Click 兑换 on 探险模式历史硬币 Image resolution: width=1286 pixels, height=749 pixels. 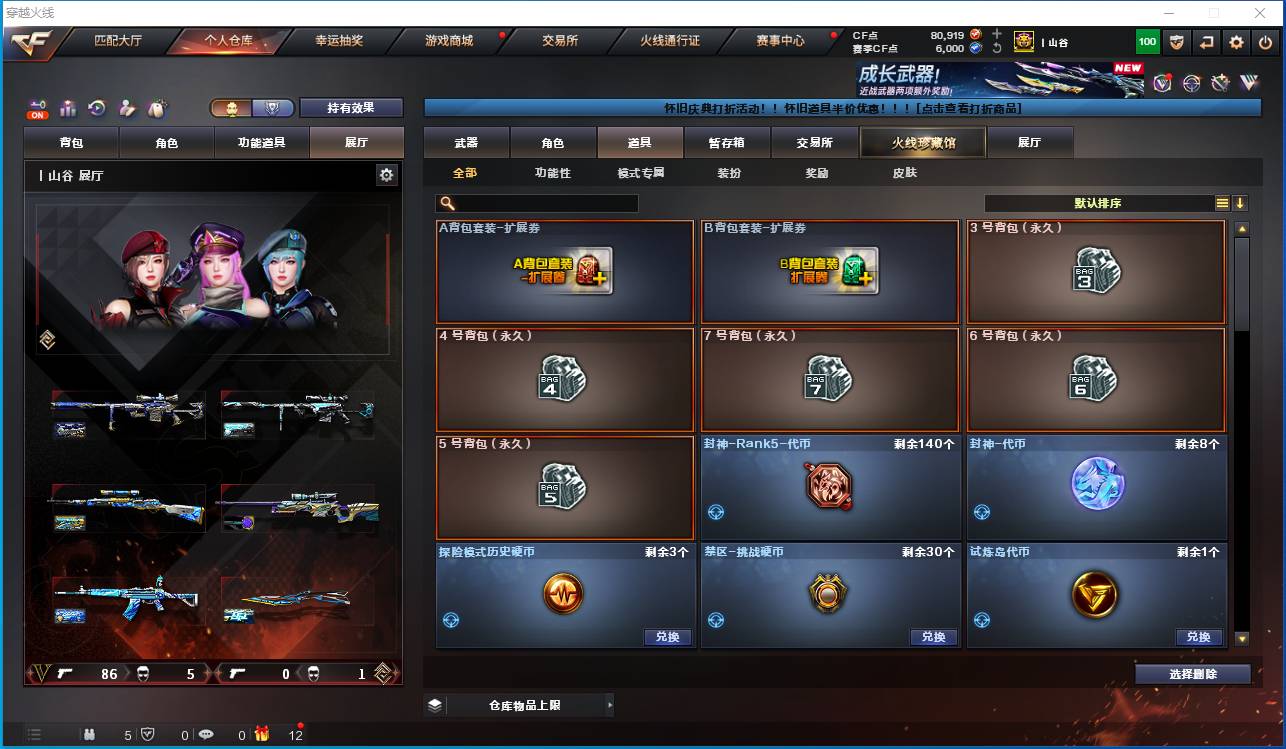[667, 637]
